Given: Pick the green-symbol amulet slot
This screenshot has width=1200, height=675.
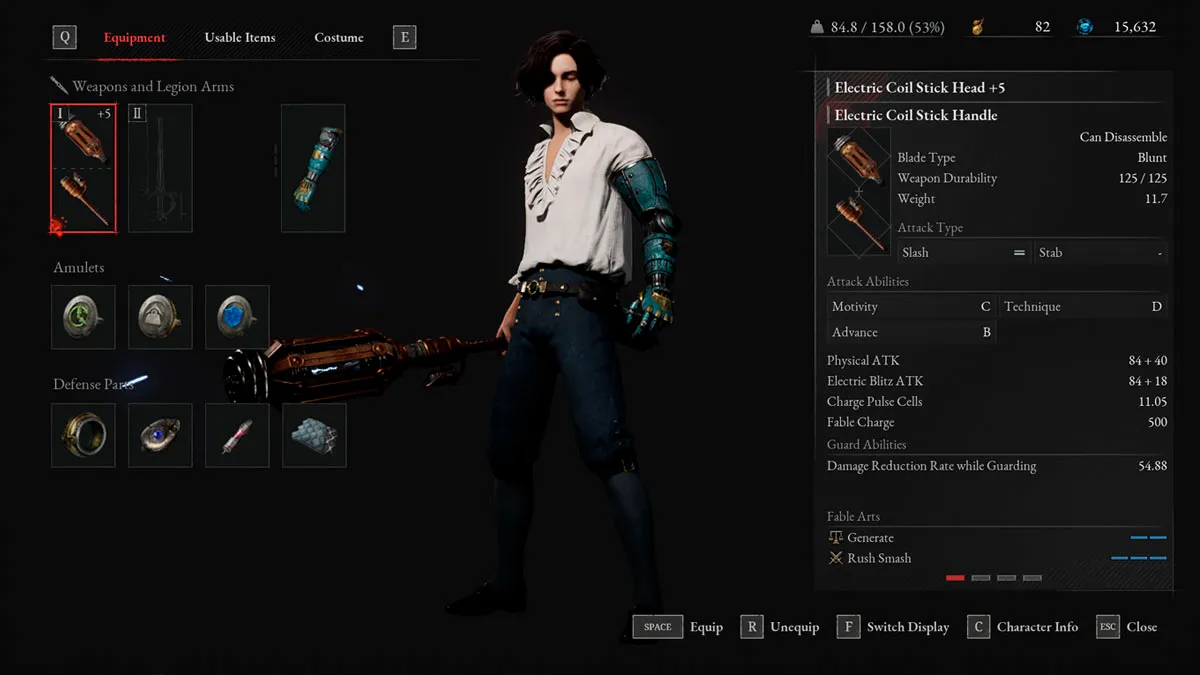Looking at the screenshot, I should pyautogui.click(x=84, y=317).
